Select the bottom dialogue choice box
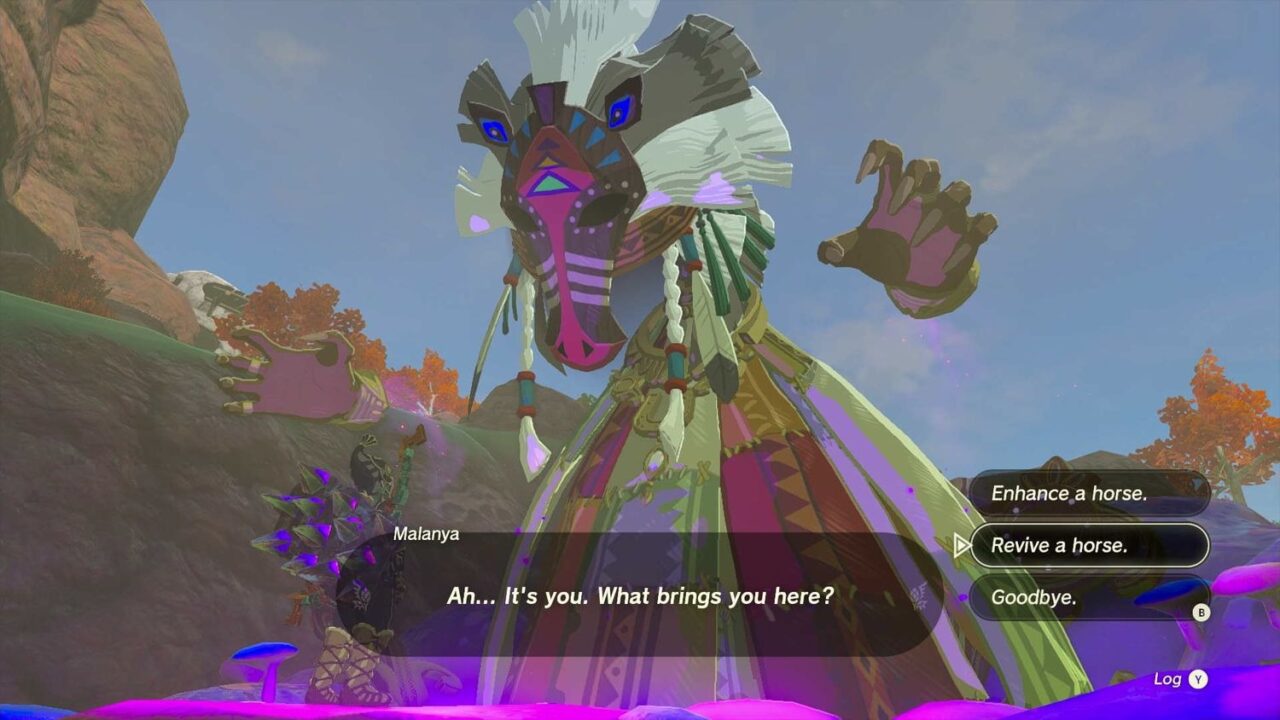1280x720 pixels. click(1090, 599)
